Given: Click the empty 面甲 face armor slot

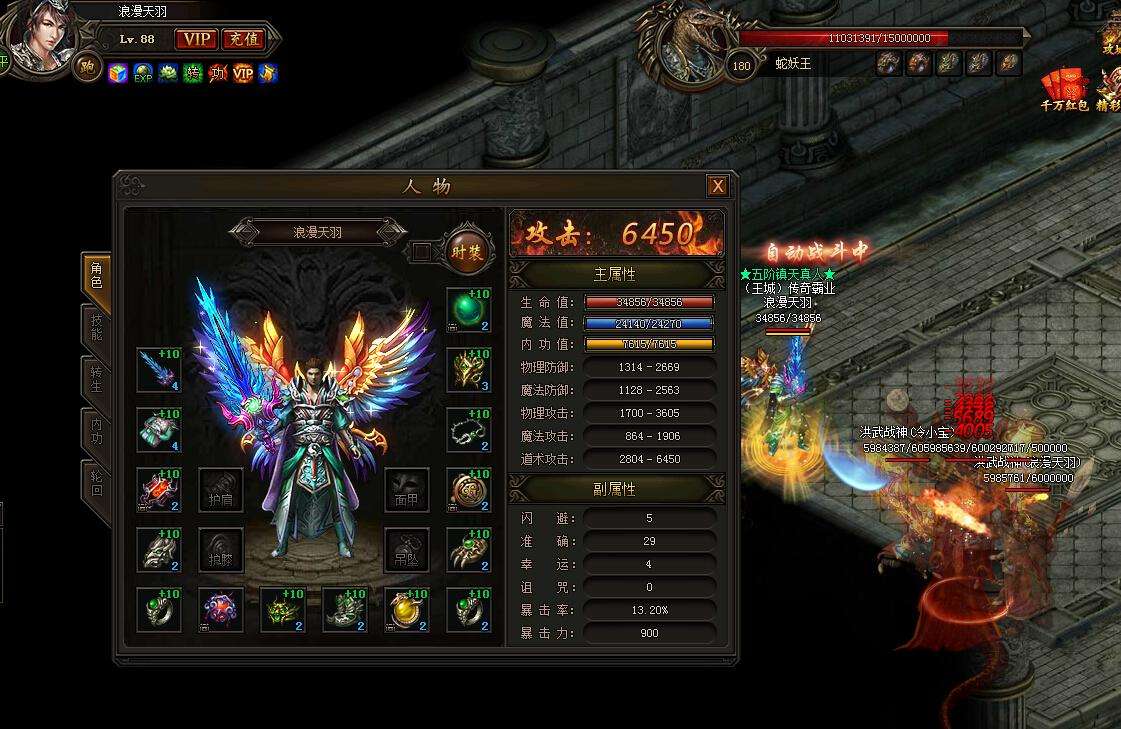Looking at the screenshot, I should tap(406, 490).
